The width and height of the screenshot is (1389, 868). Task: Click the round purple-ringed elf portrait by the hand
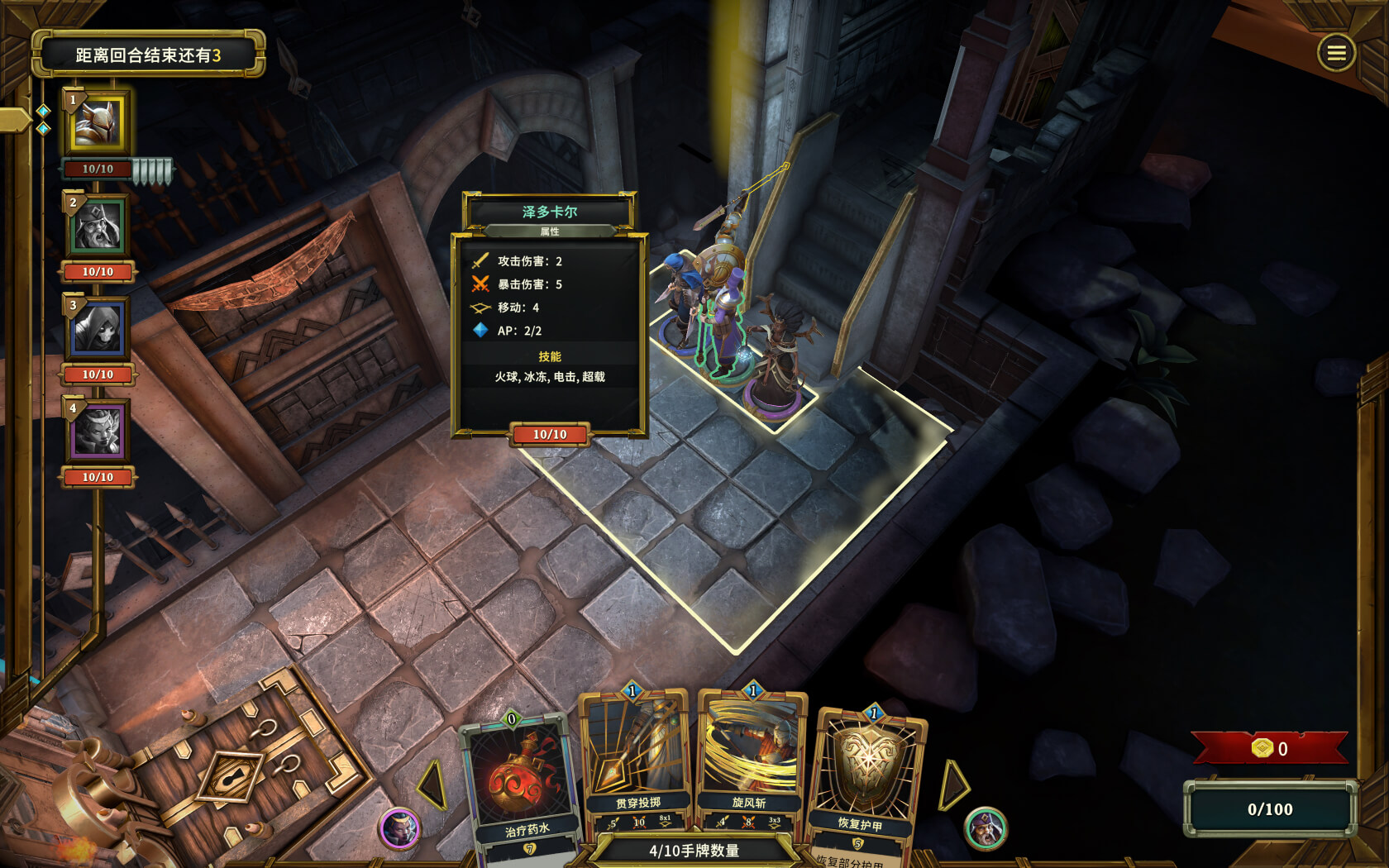pos(400,828)
